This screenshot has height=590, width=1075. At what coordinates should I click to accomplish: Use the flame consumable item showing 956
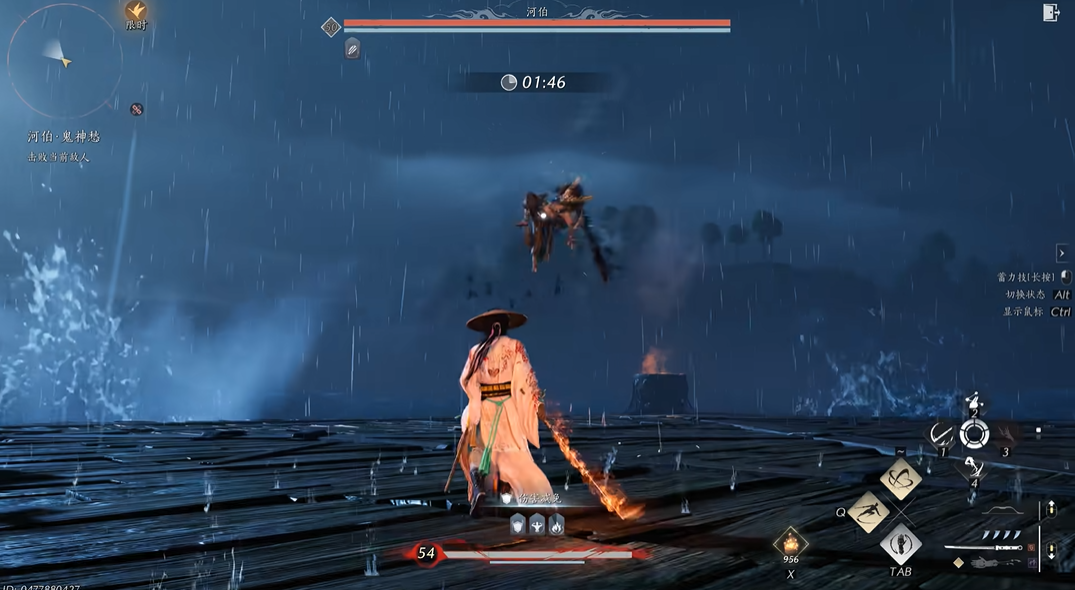pos(790,546)
